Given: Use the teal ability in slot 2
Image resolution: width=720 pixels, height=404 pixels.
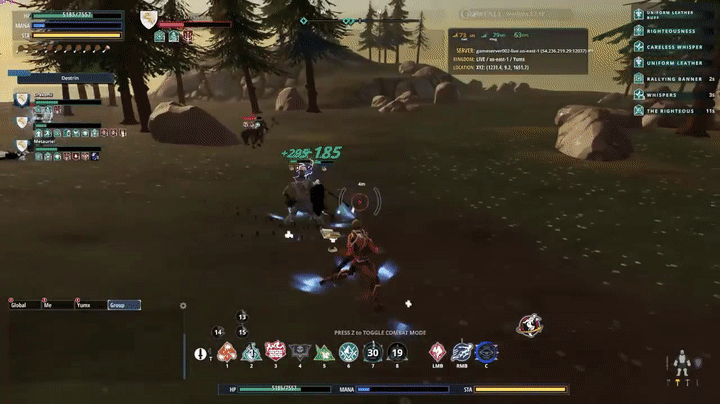Looking at the screenshot, I should [251, 352].
